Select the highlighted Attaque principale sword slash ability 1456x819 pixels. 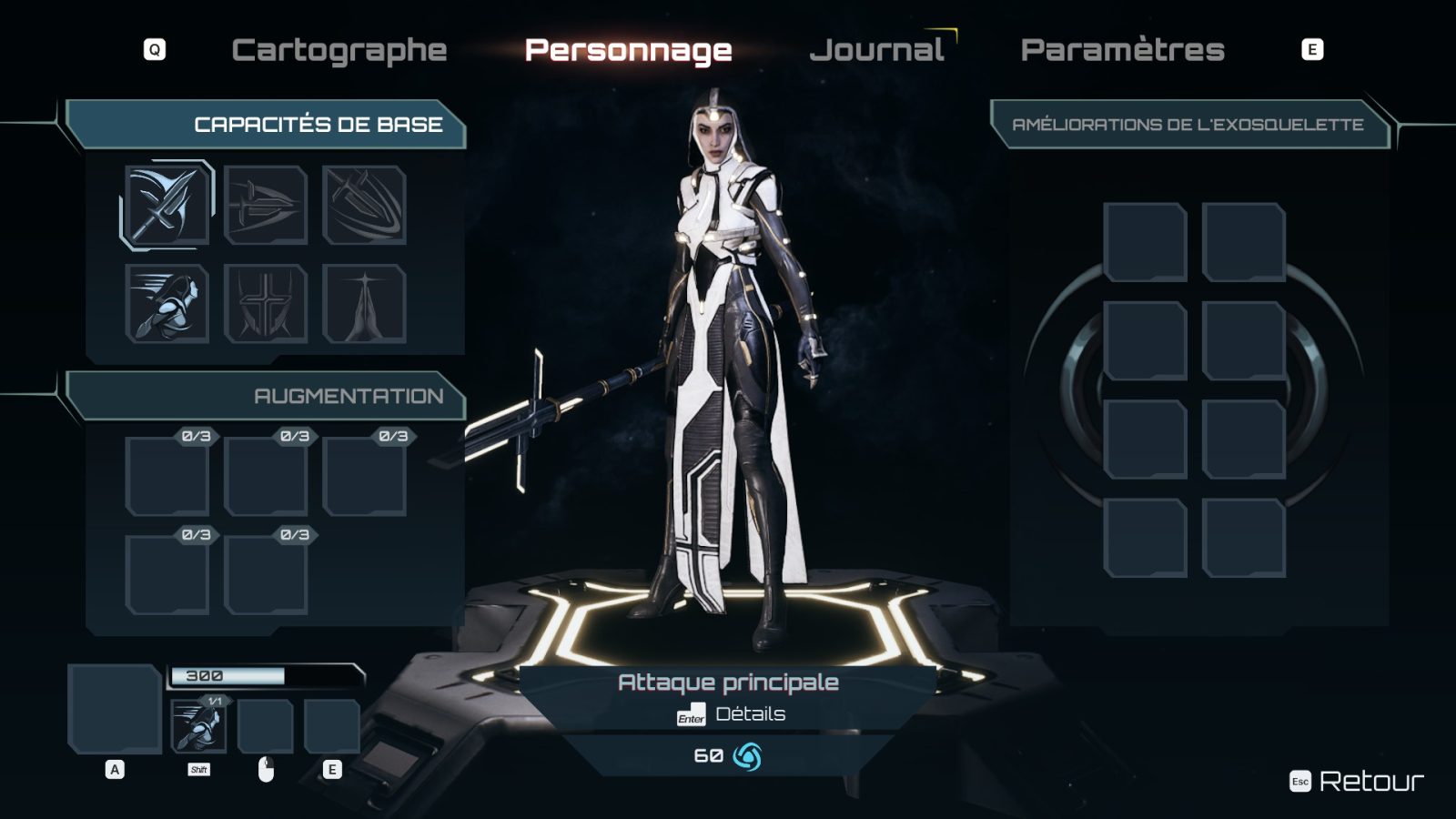coord(167,205)
